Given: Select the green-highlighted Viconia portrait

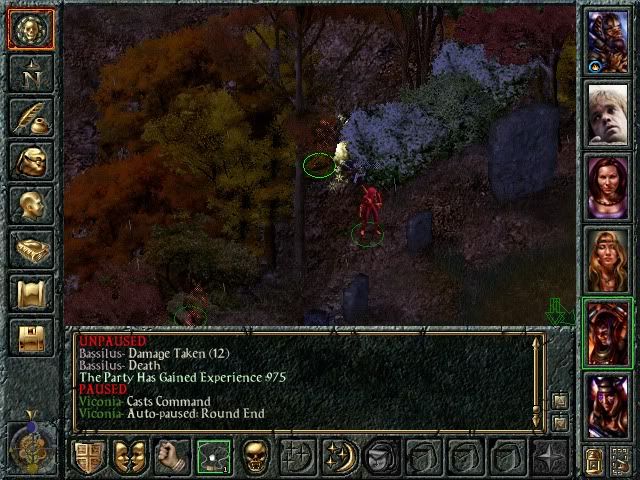Looking at the screenshot, I should (607, 332).
